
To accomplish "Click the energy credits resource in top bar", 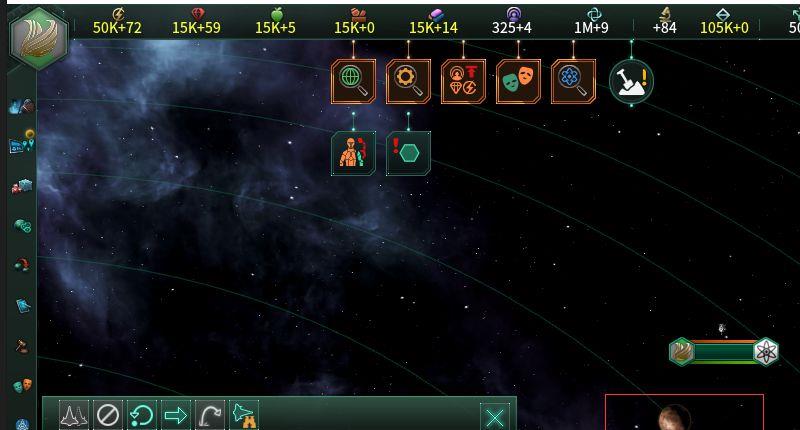I will pos(117,21).
